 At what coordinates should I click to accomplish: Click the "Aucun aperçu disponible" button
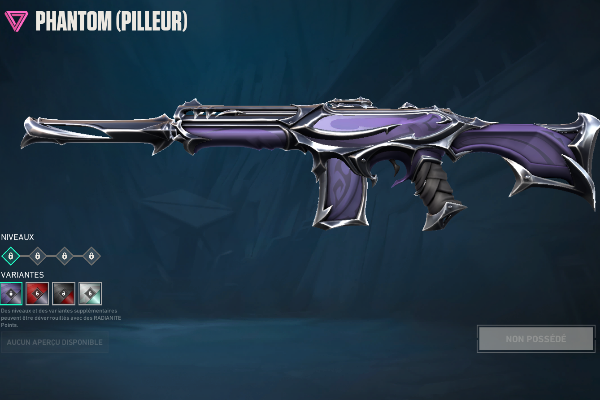[x=54, y=342]
